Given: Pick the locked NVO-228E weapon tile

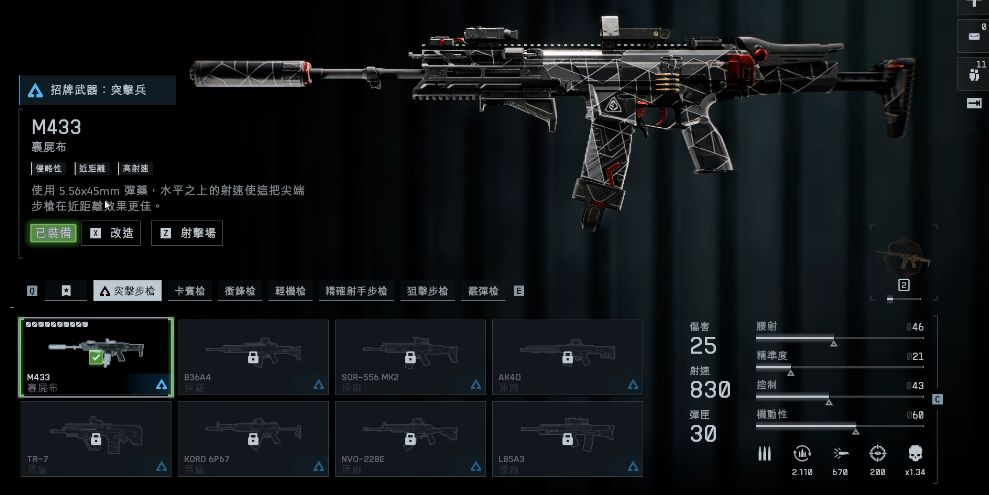Looking at the screenshot, I should (x=410, y=438).
